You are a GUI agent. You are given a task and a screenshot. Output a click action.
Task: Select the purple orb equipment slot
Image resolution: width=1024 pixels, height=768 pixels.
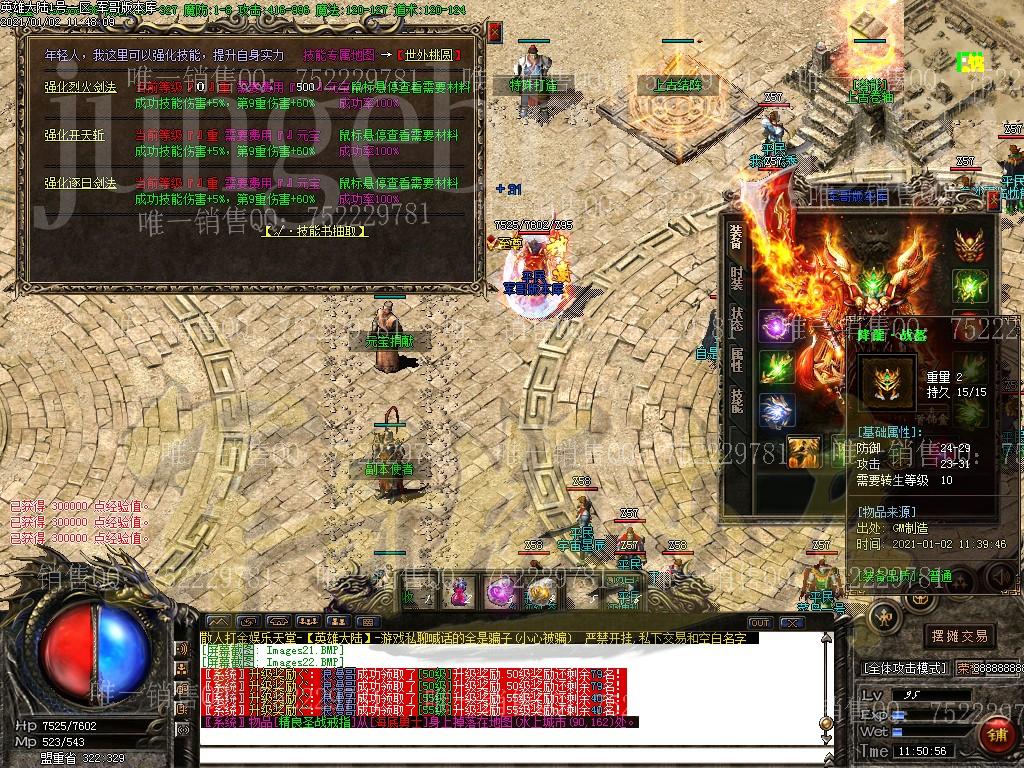click(774, 326)
